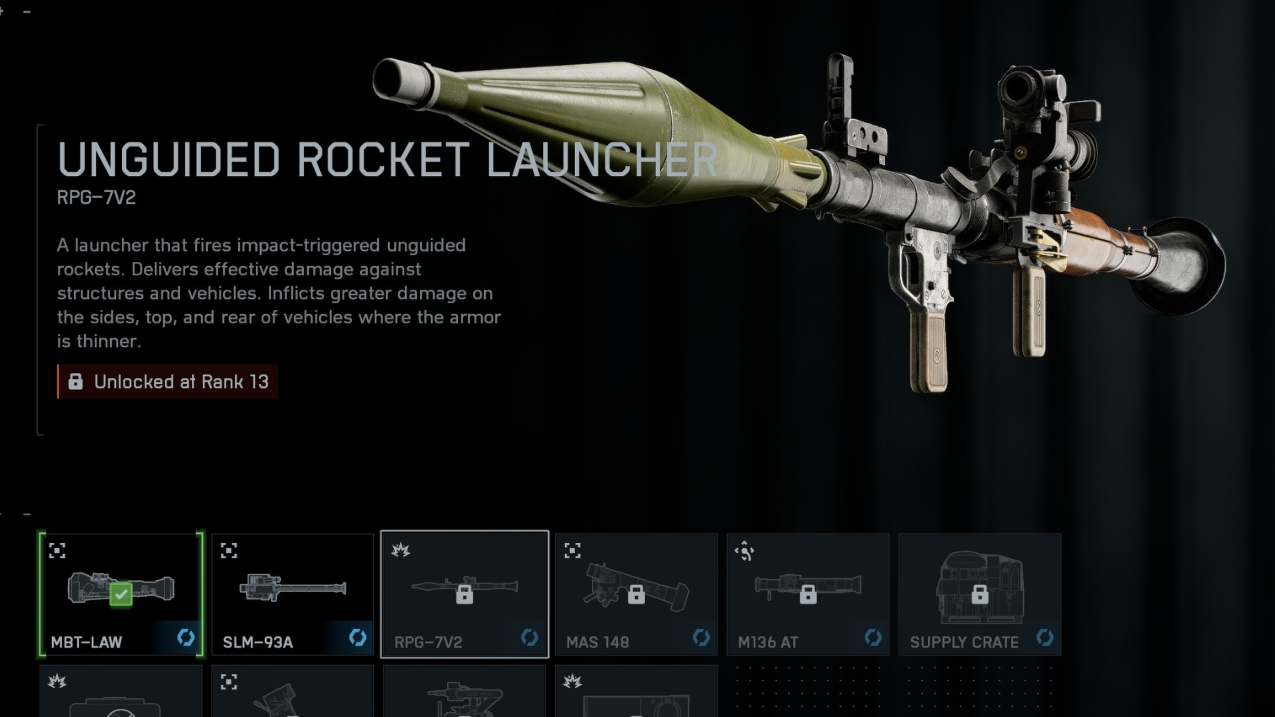Choose the locked Supply Crate tile
The height and width of the screenshot is (717, 1275).
click(979, 594)
